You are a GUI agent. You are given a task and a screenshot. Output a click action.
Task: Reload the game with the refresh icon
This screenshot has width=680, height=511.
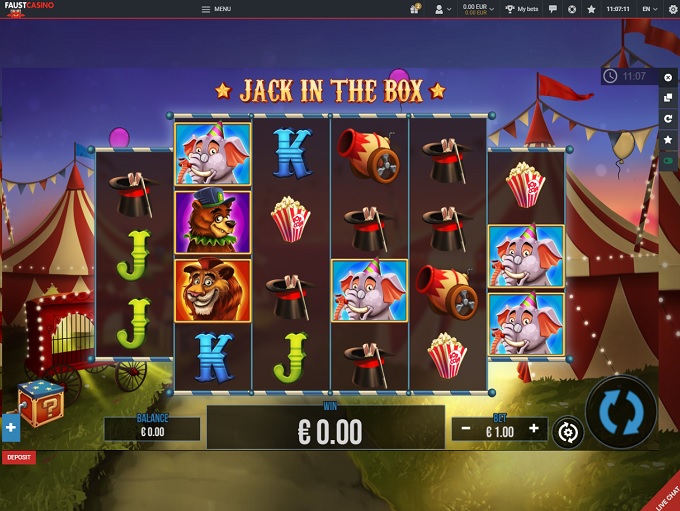669,119
